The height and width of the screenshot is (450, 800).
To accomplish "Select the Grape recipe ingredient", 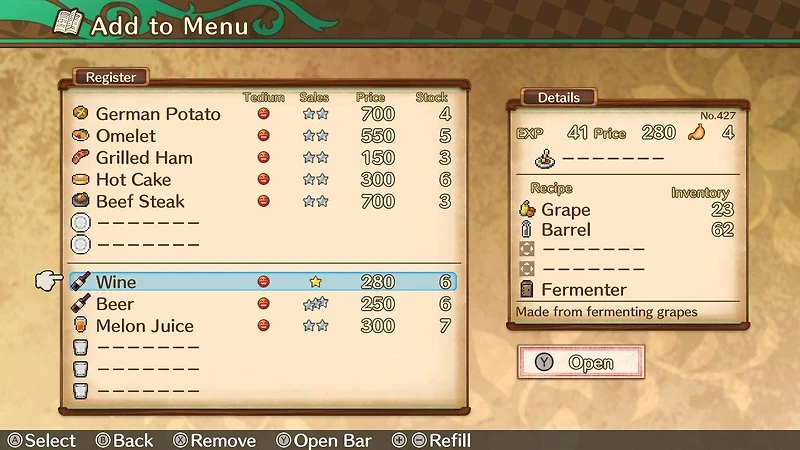I will [x=566, y=210].
